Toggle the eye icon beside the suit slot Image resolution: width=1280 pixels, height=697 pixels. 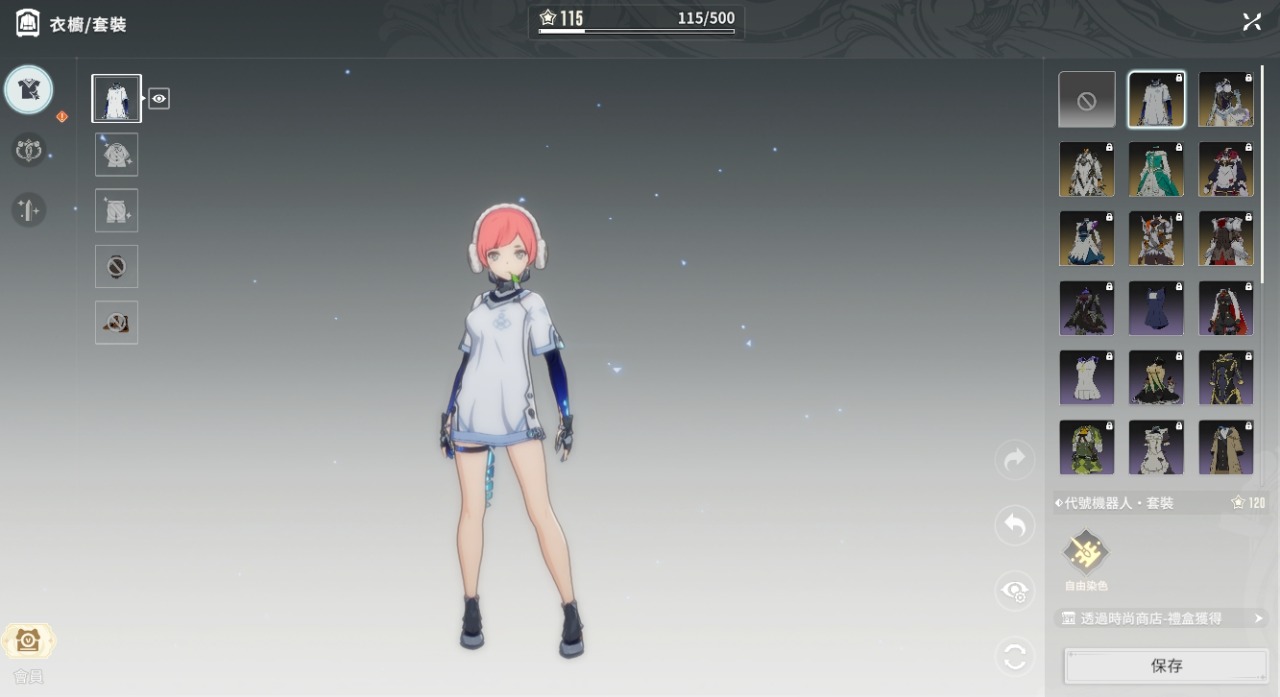(159, 98)
